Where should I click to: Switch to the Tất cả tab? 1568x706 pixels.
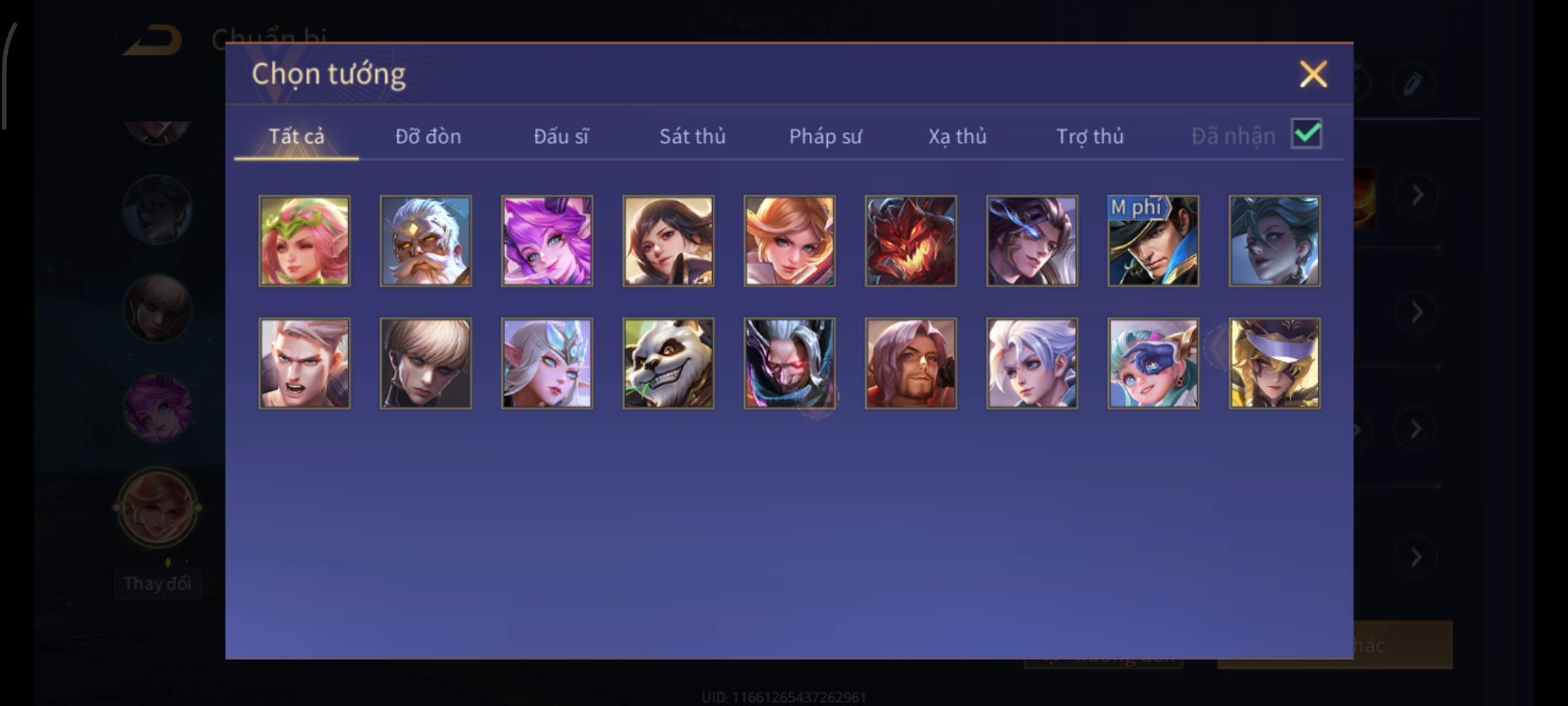point(296,136)
